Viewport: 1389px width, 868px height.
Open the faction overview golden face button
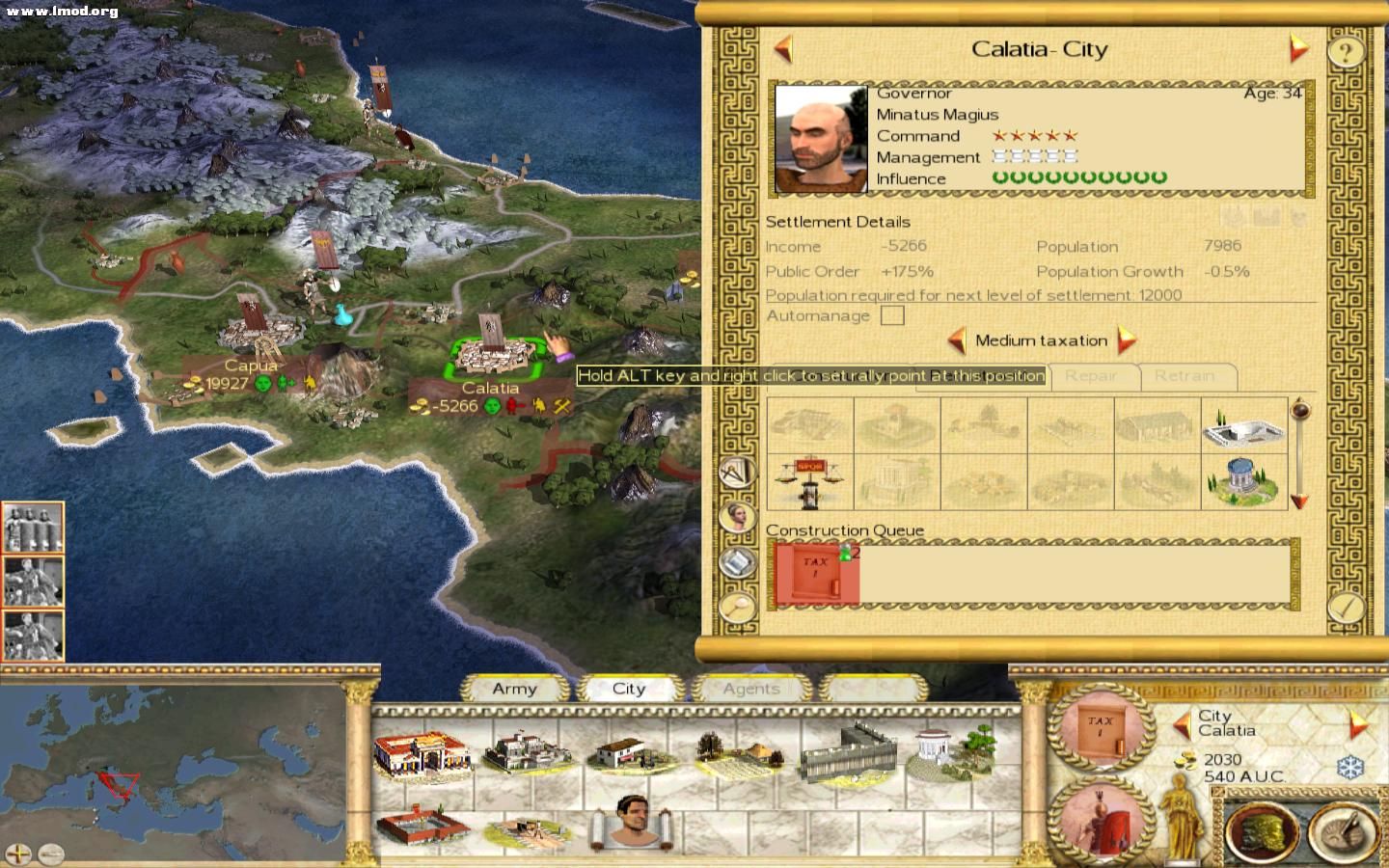(1261, 830)
